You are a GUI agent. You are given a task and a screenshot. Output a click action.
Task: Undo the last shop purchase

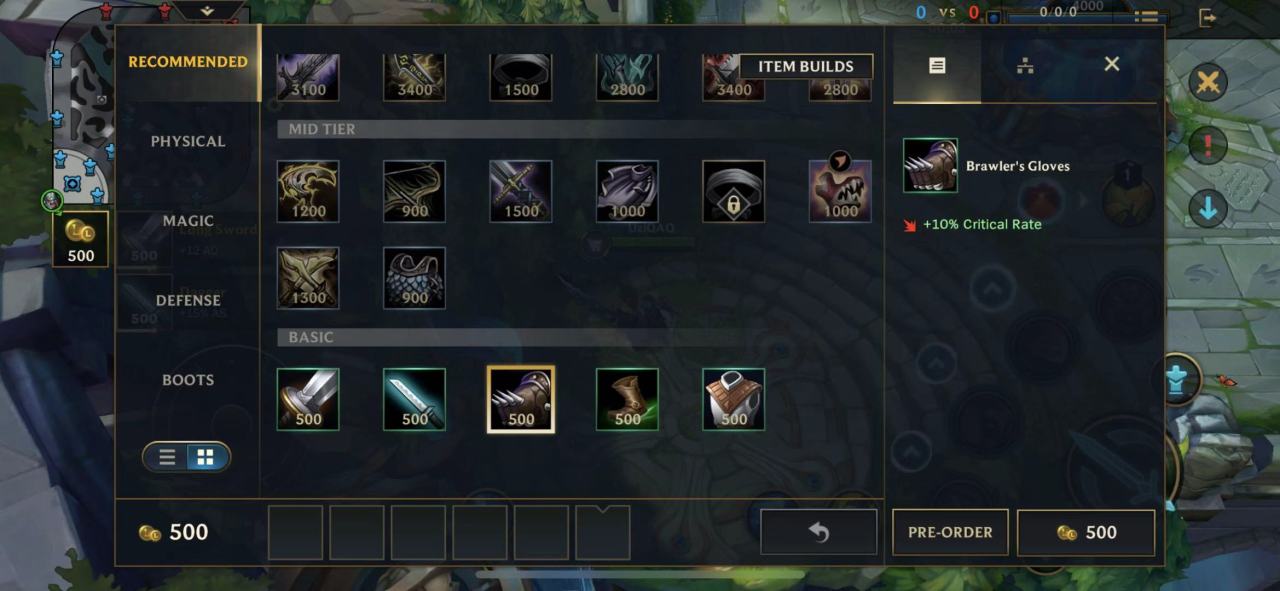click(818, 532)
